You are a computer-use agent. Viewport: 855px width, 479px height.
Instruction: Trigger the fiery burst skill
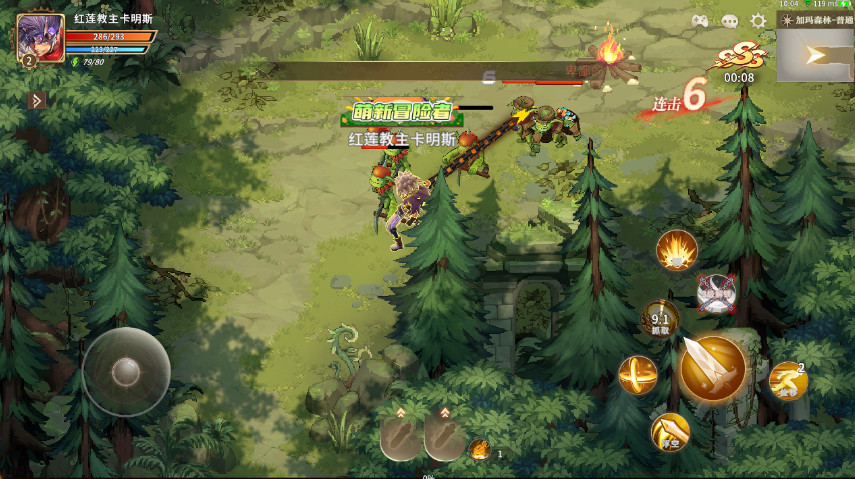point(677,250)
